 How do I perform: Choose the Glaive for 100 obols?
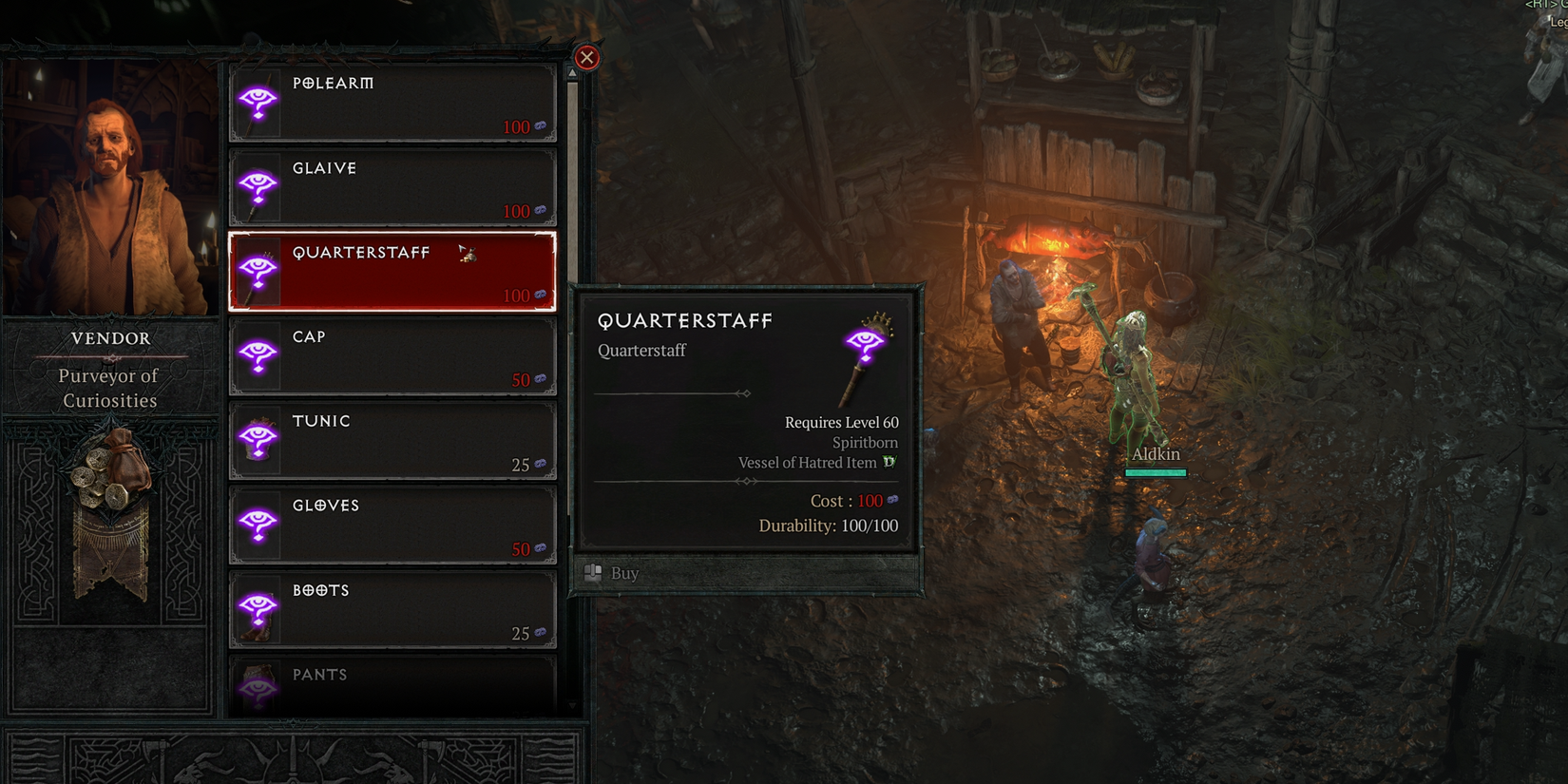click(x=392, y=187)
